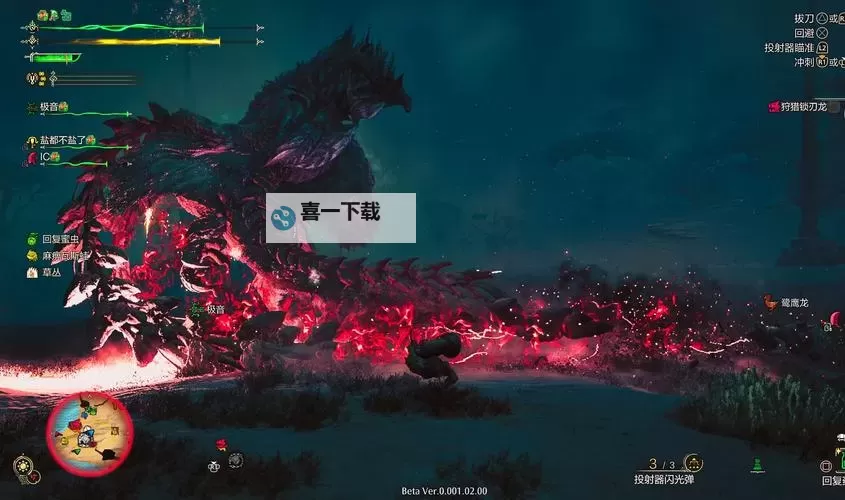The image size is (845, 500).
Task: Click the 草丛 environment entry
Action: pos(50,271)
